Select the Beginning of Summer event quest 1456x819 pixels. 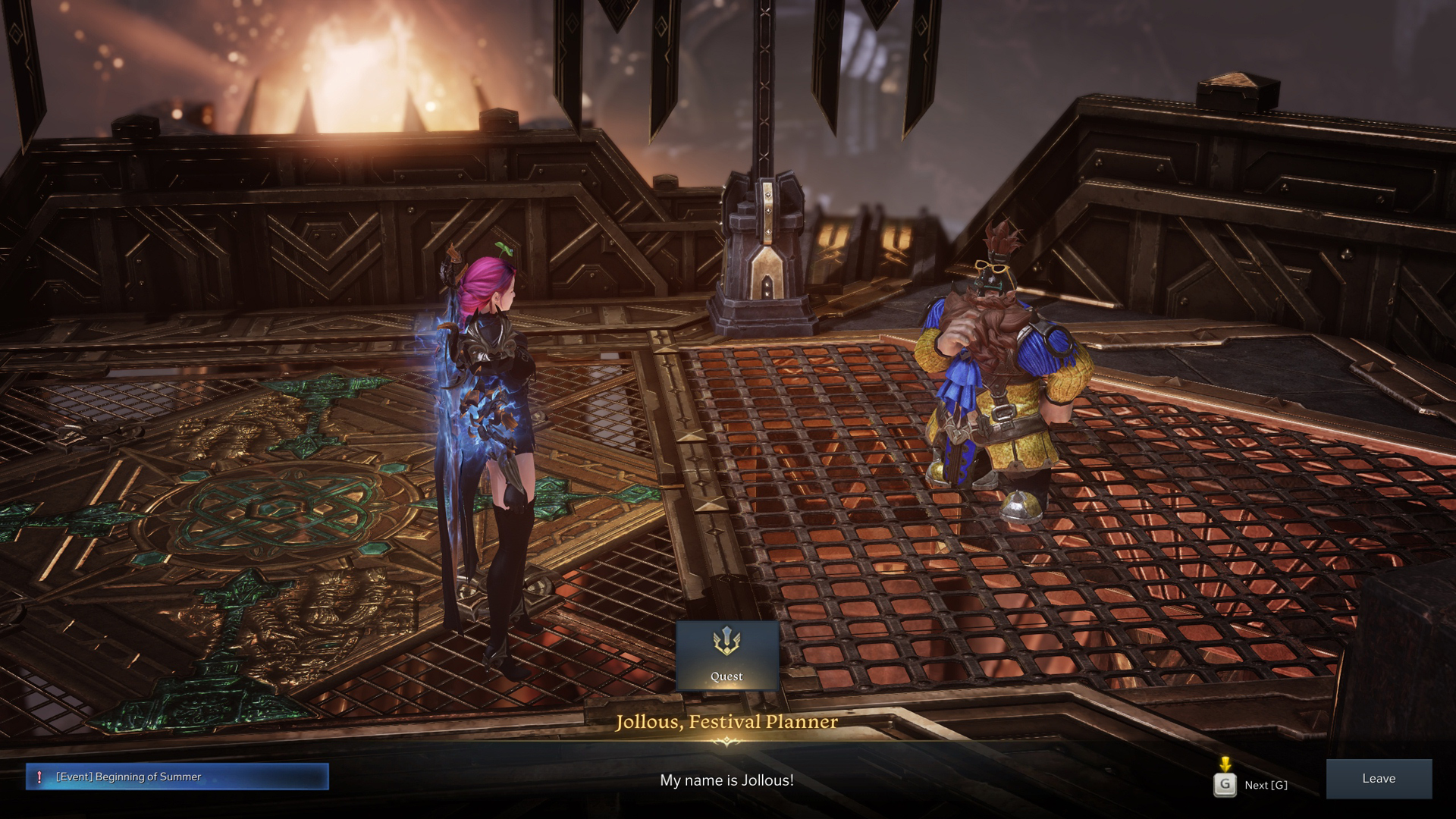tap(177, 777)
